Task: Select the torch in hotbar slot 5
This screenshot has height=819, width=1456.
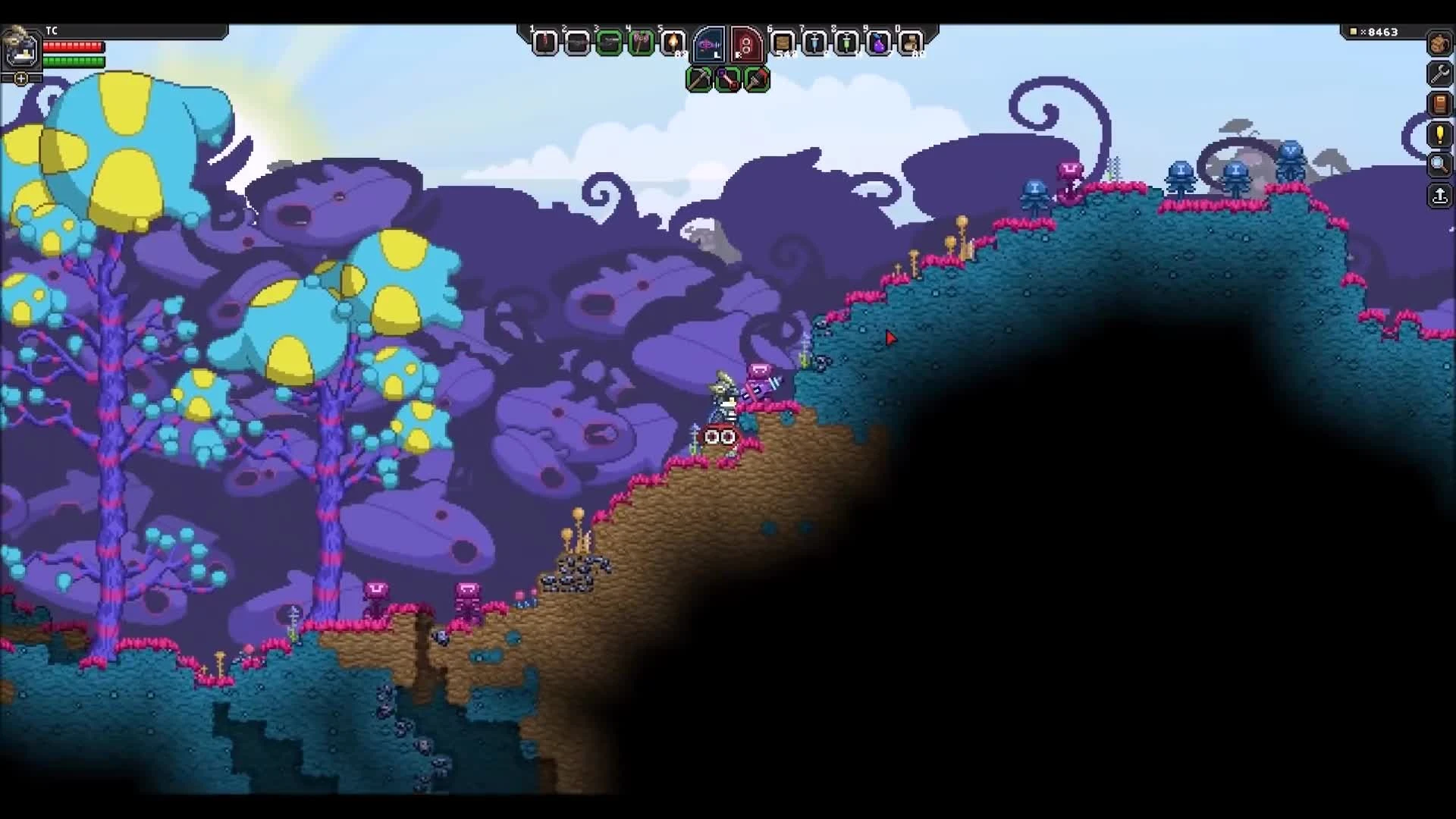Action: [x=673, y=43]
